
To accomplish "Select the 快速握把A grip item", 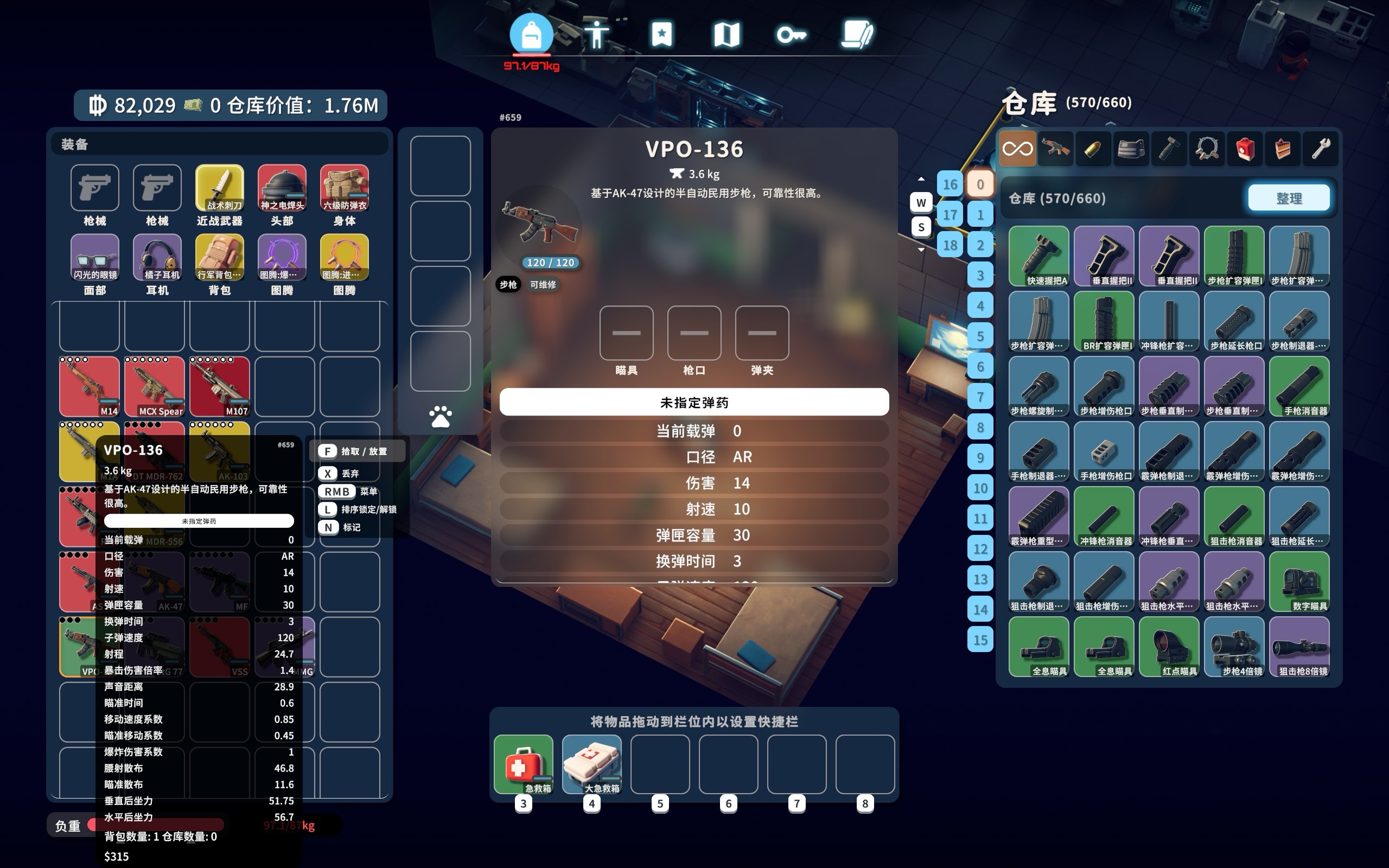I will pyautogui.click(x=1038, y=256).
